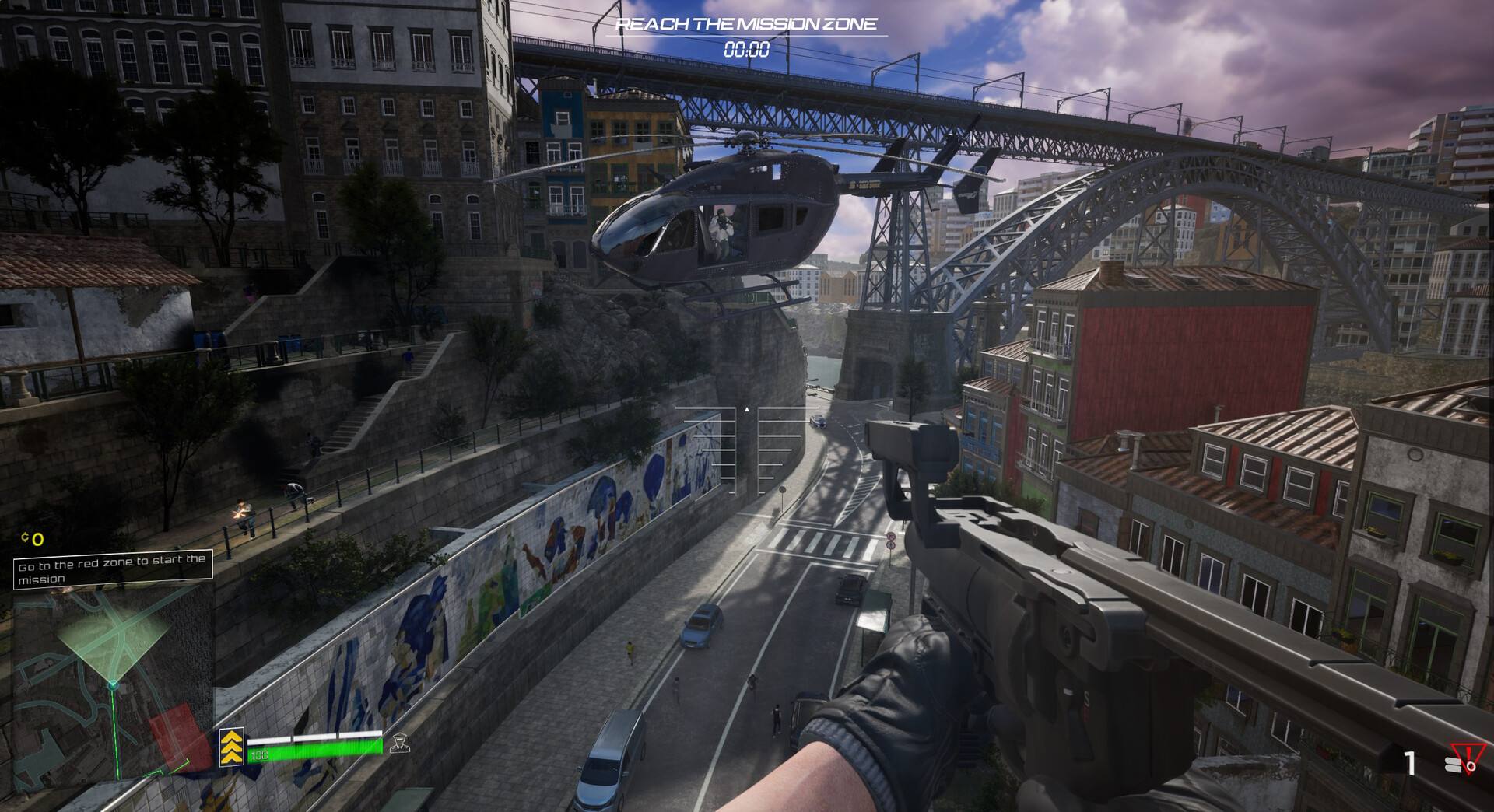Screen dimensions: 1494x812
Task: Click the REACH THE MISSION ZONE header
Action: (745, 24)
